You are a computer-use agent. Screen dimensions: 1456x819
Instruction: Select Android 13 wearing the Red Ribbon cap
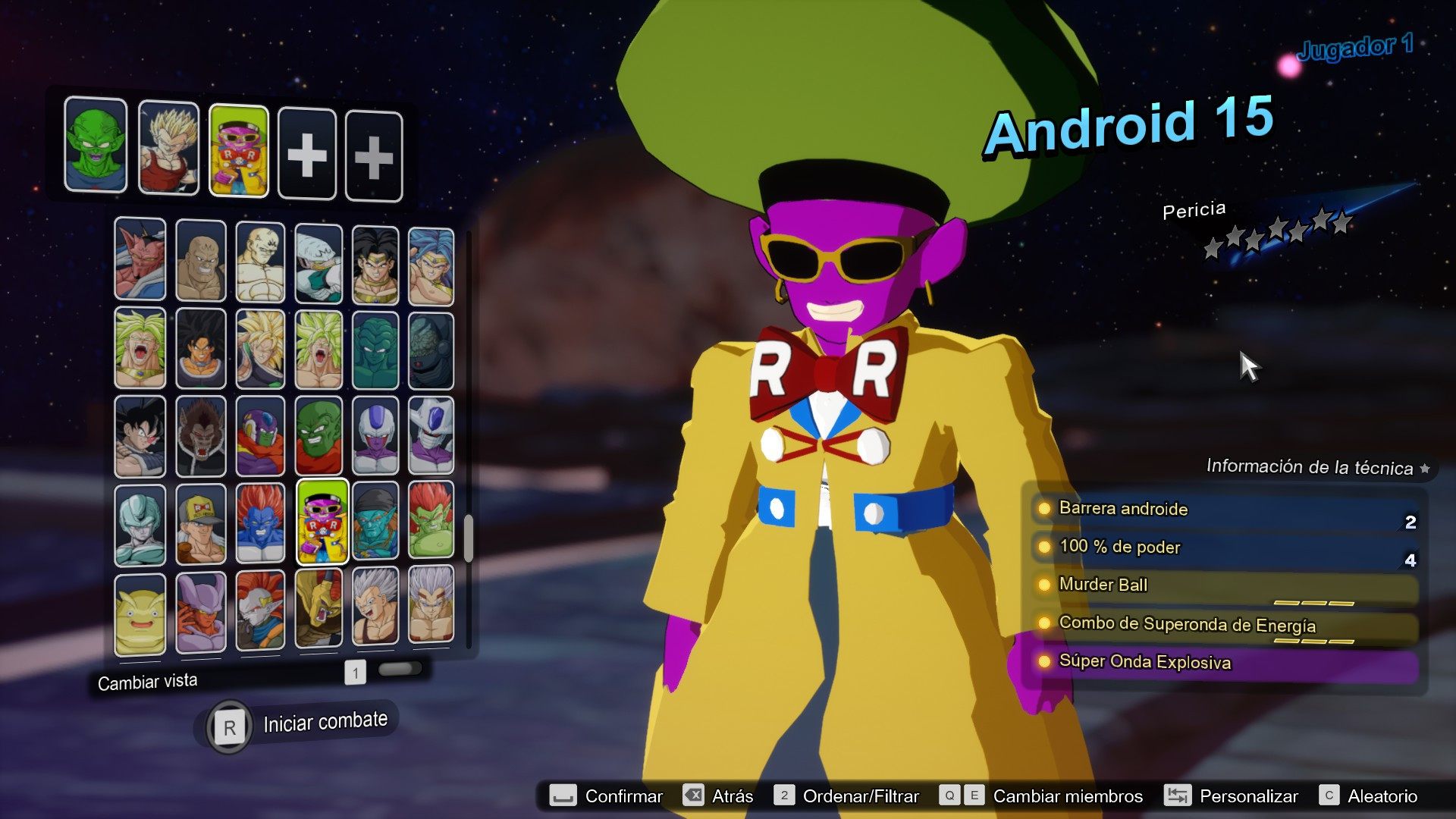200,523
